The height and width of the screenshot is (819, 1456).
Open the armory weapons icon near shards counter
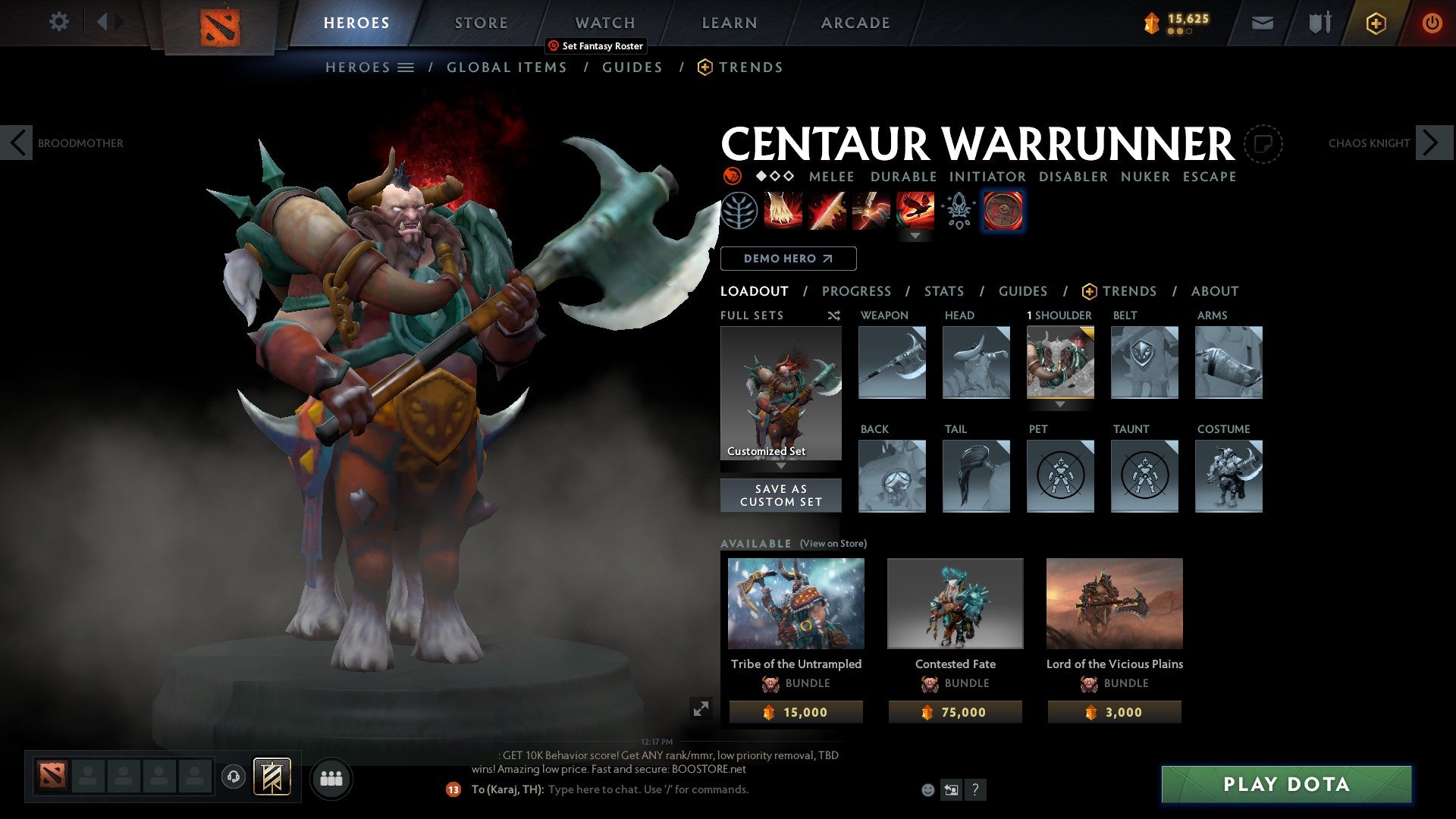[1319, 24]
